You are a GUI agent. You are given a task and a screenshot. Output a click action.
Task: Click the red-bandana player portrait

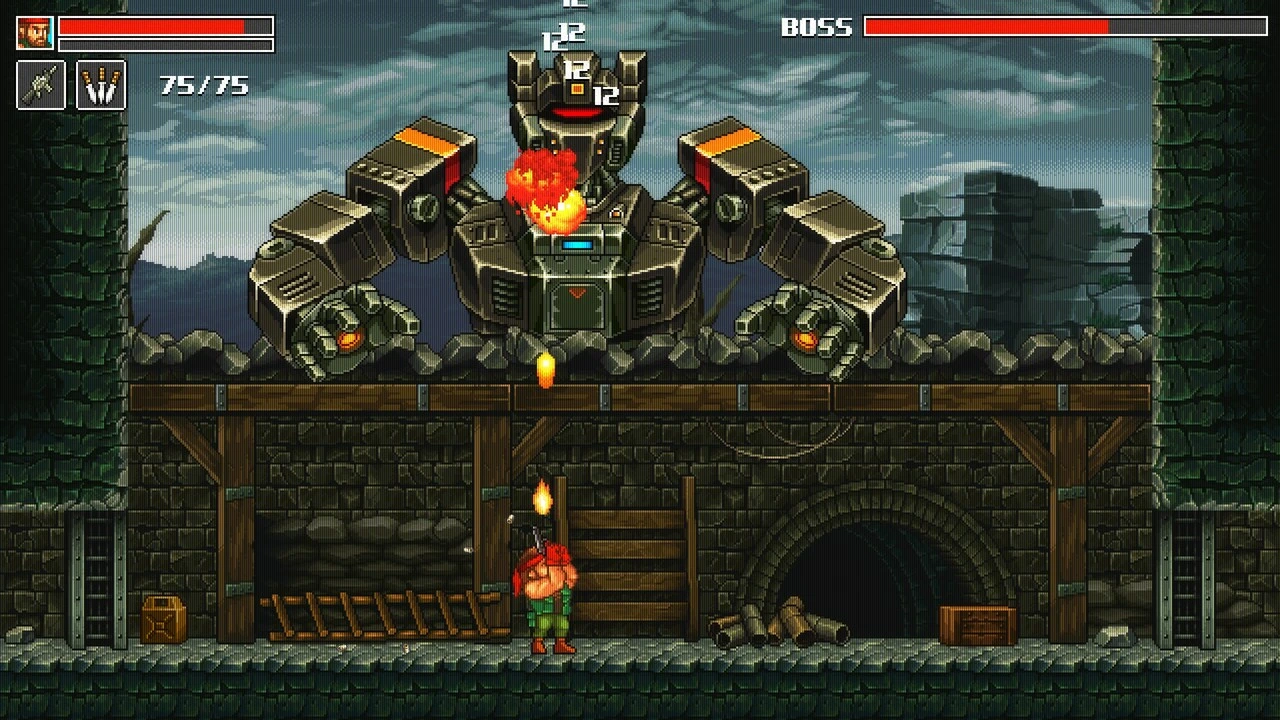tap(34, 33)
